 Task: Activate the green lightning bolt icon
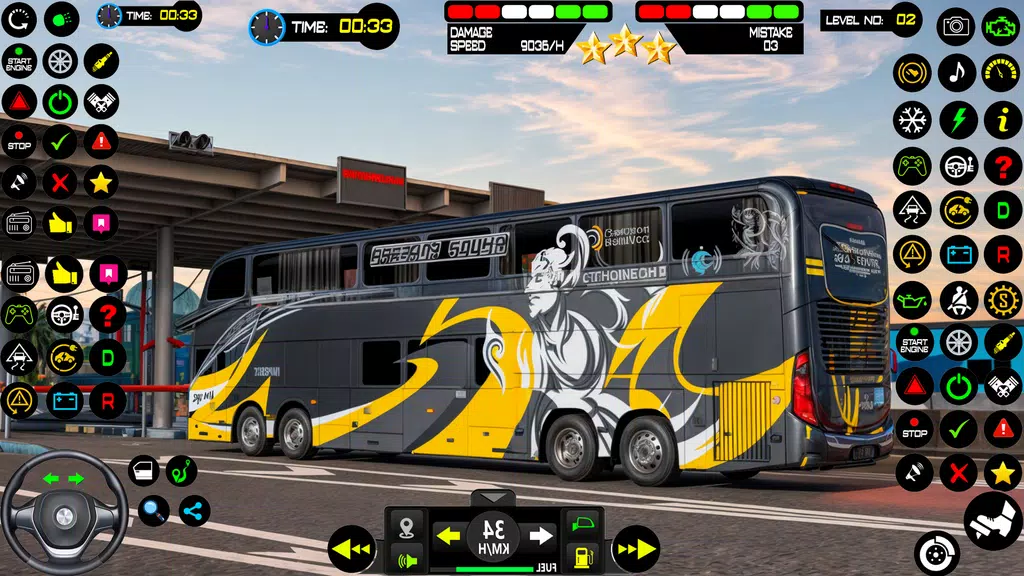[957, 119]
